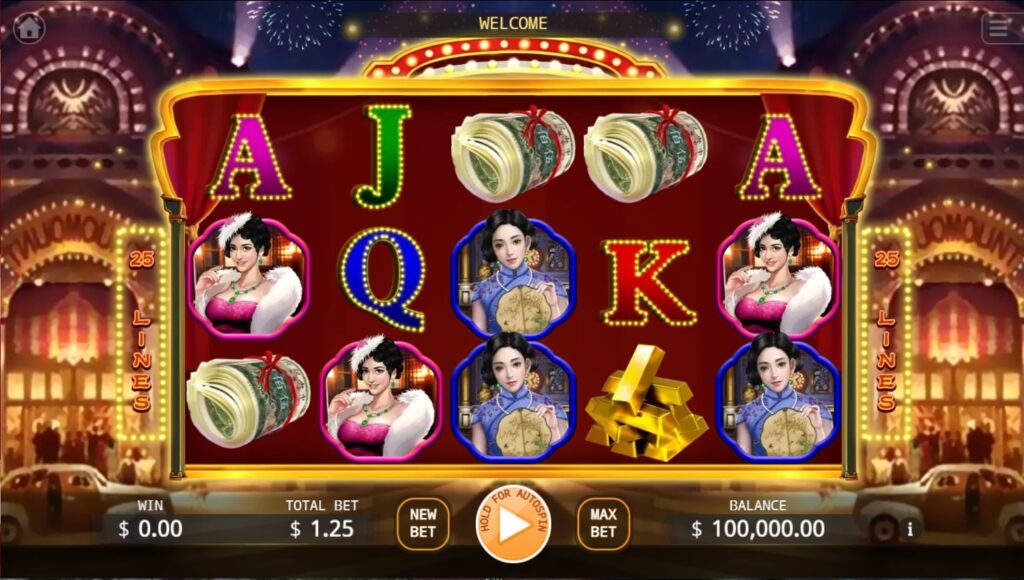Spin the reels with the orange play button
Viewport: 1024px width, 580px height.
pyautogui.click(x=513, y=524)
